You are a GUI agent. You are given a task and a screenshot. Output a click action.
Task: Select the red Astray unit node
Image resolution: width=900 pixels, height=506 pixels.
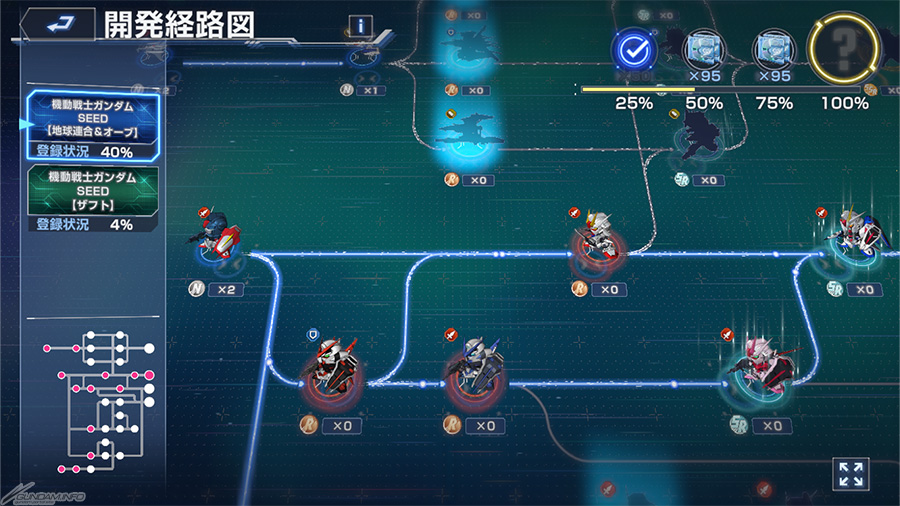[330, 375]
